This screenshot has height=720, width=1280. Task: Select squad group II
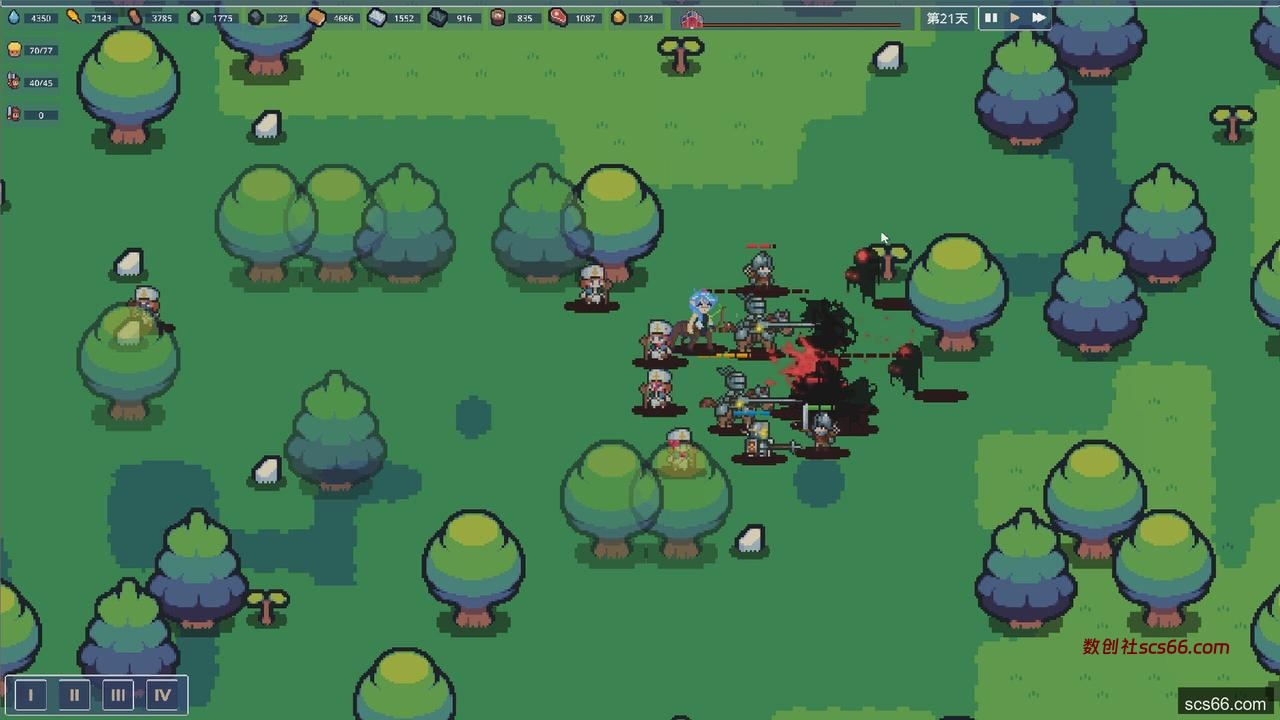coord(74,695)
